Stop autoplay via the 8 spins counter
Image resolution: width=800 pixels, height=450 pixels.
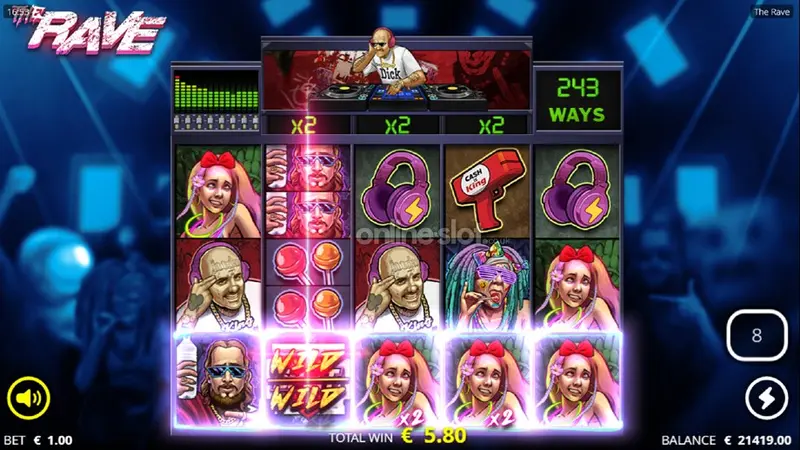pyautogui.click(x=756, y=336)
